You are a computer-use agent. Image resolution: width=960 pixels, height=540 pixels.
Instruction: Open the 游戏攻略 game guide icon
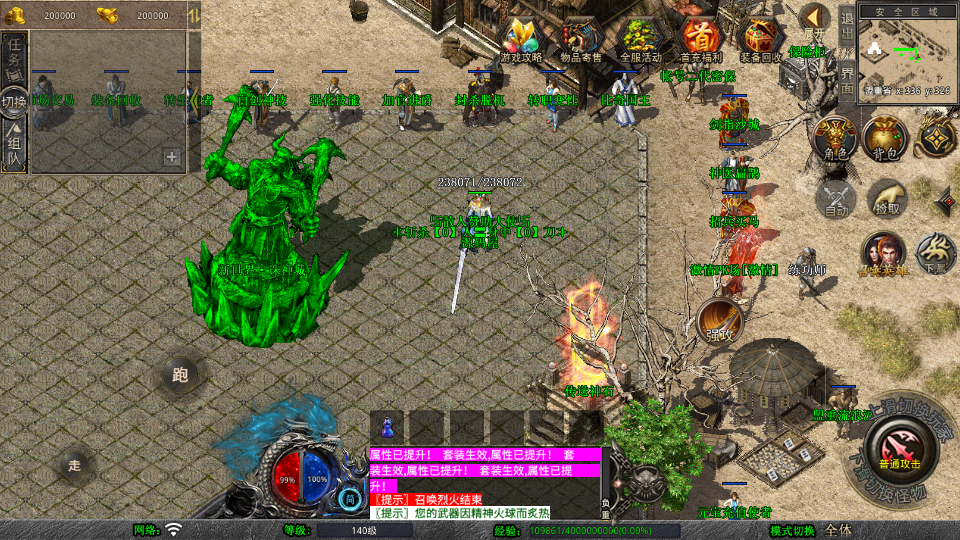coord(520,41)
